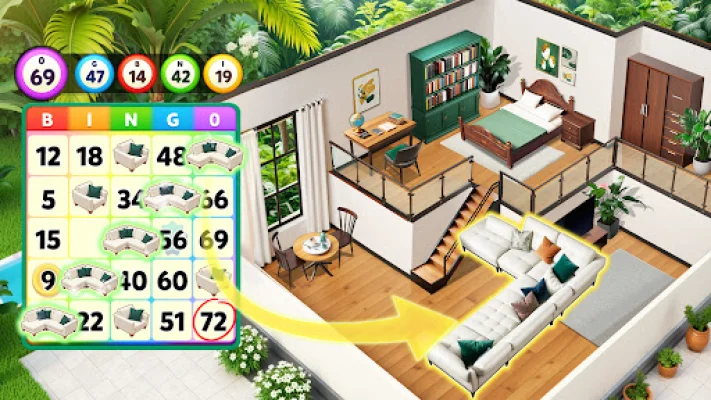
Task: Daub the 51 tile
Action: point(172,321)
